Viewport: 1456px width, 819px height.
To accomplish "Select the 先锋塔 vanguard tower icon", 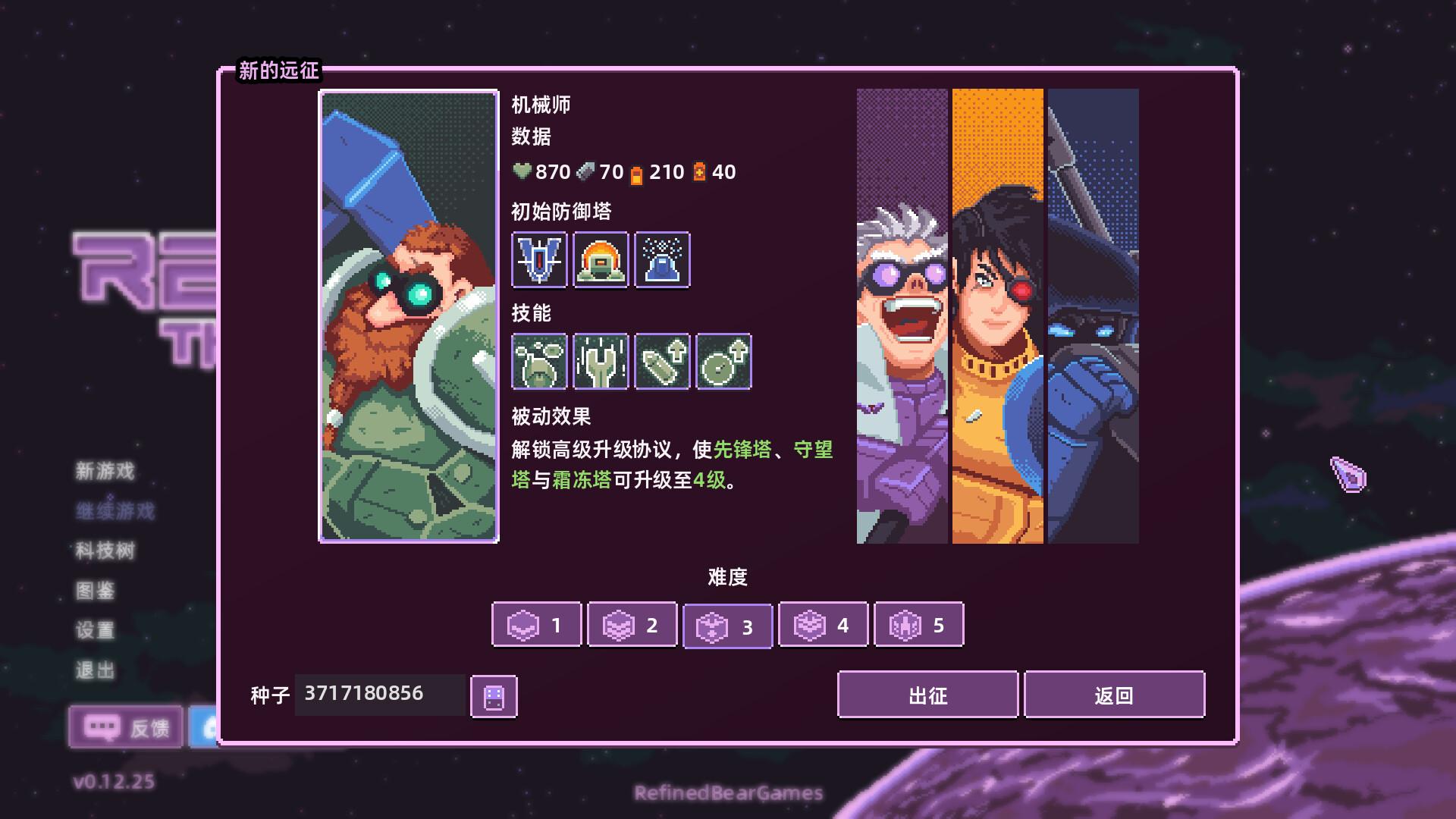I will 538,261.
